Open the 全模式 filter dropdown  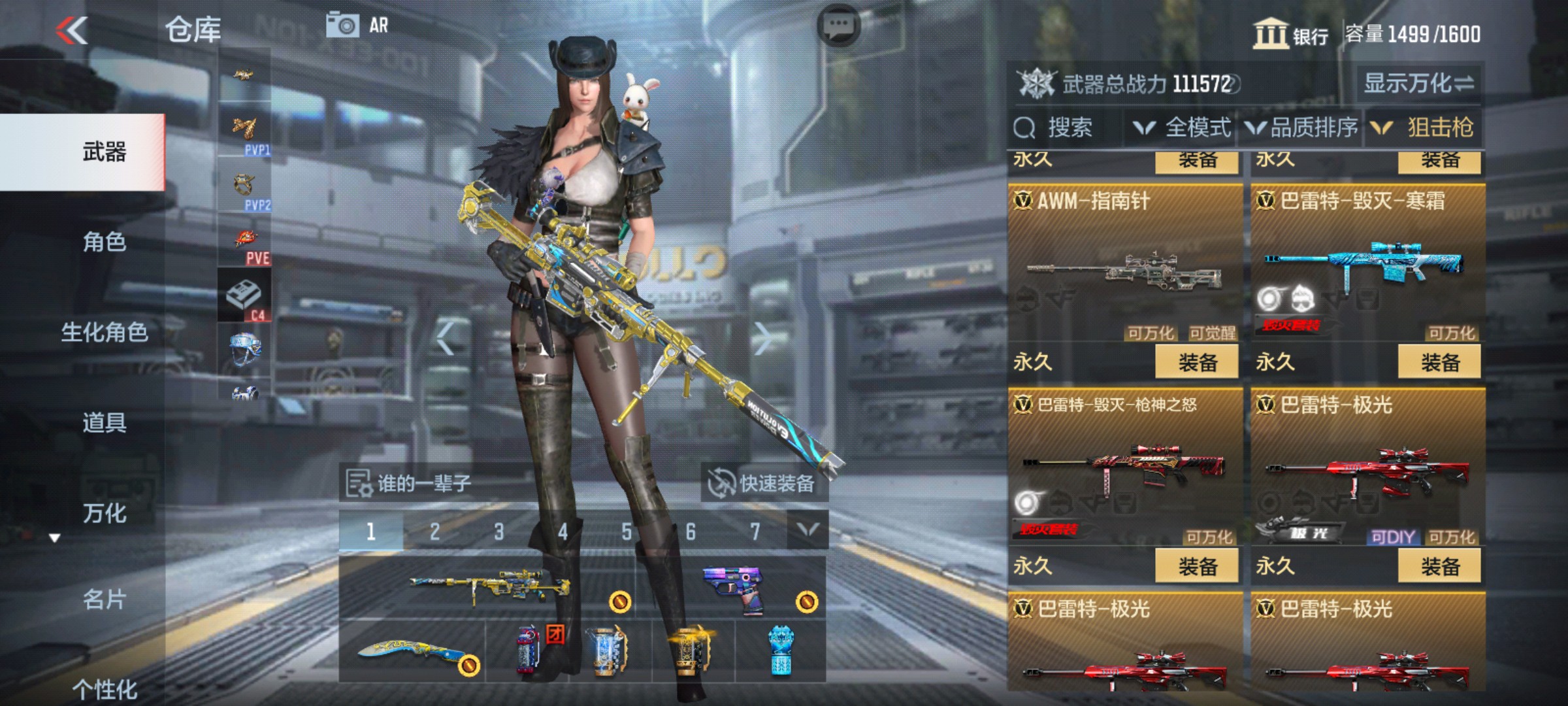1183,128
